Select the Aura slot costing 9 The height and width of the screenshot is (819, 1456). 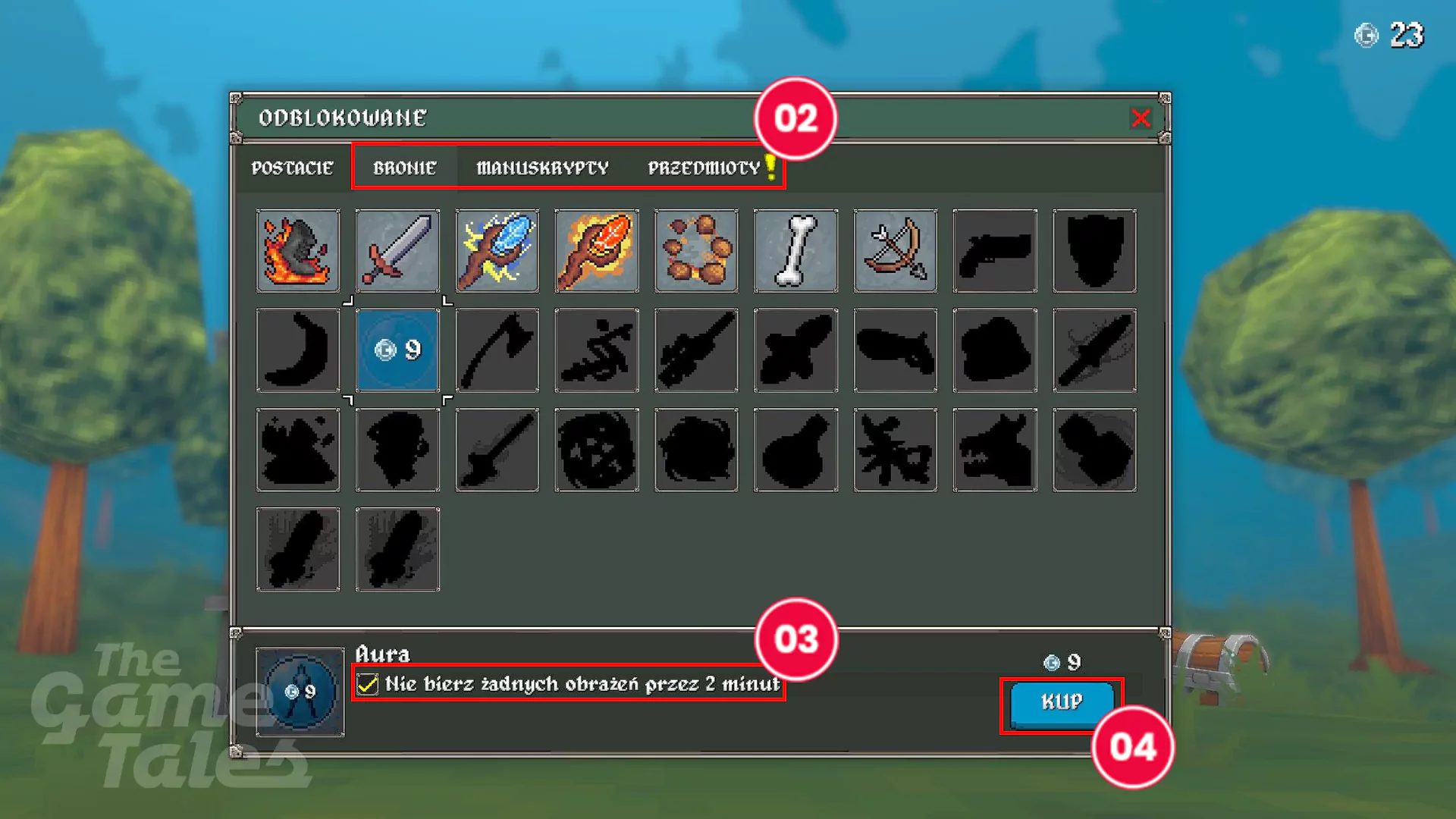(397, 350)
